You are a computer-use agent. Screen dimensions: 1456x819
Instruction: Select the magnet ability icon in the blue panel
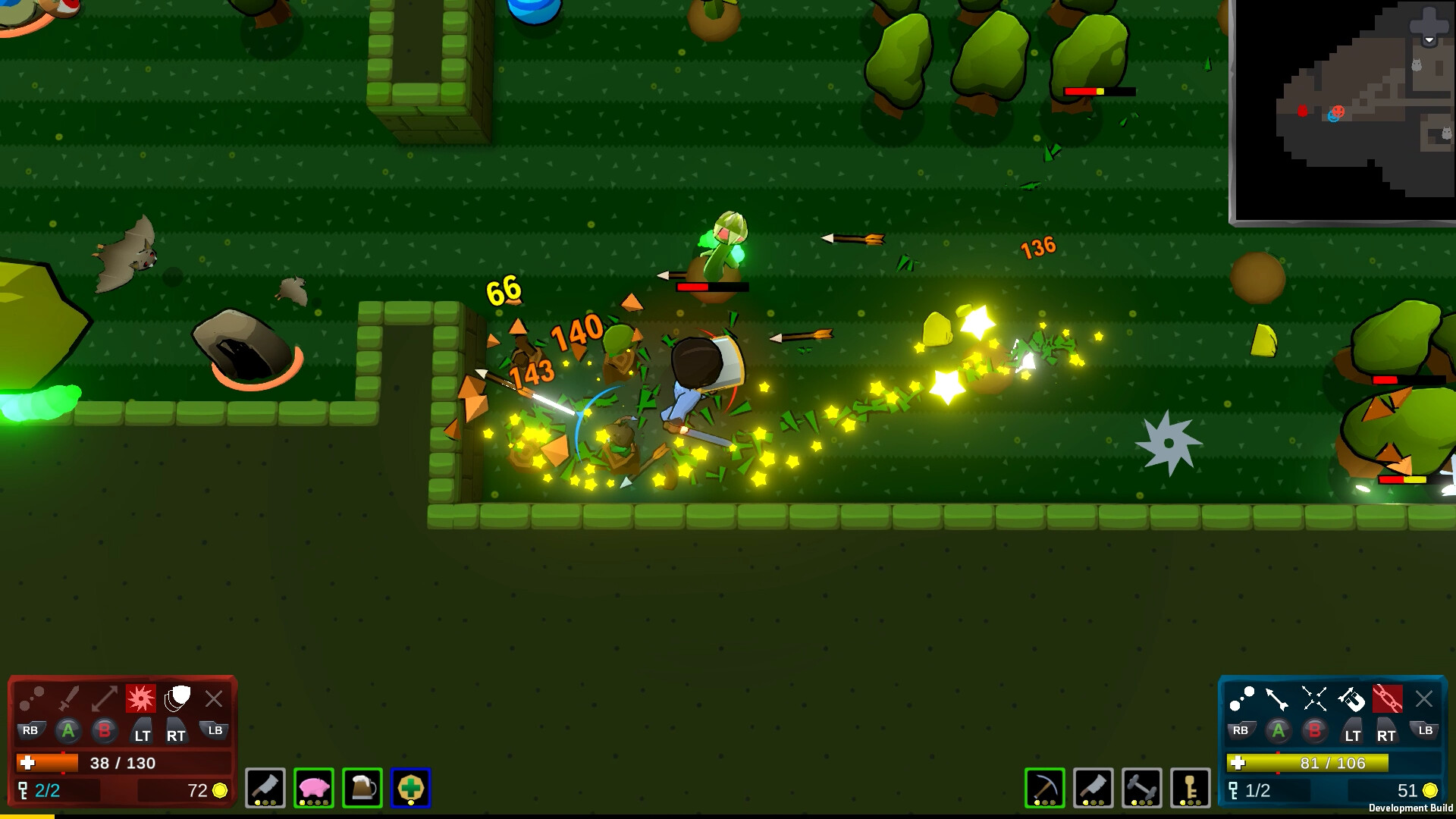coord(1352,698)
